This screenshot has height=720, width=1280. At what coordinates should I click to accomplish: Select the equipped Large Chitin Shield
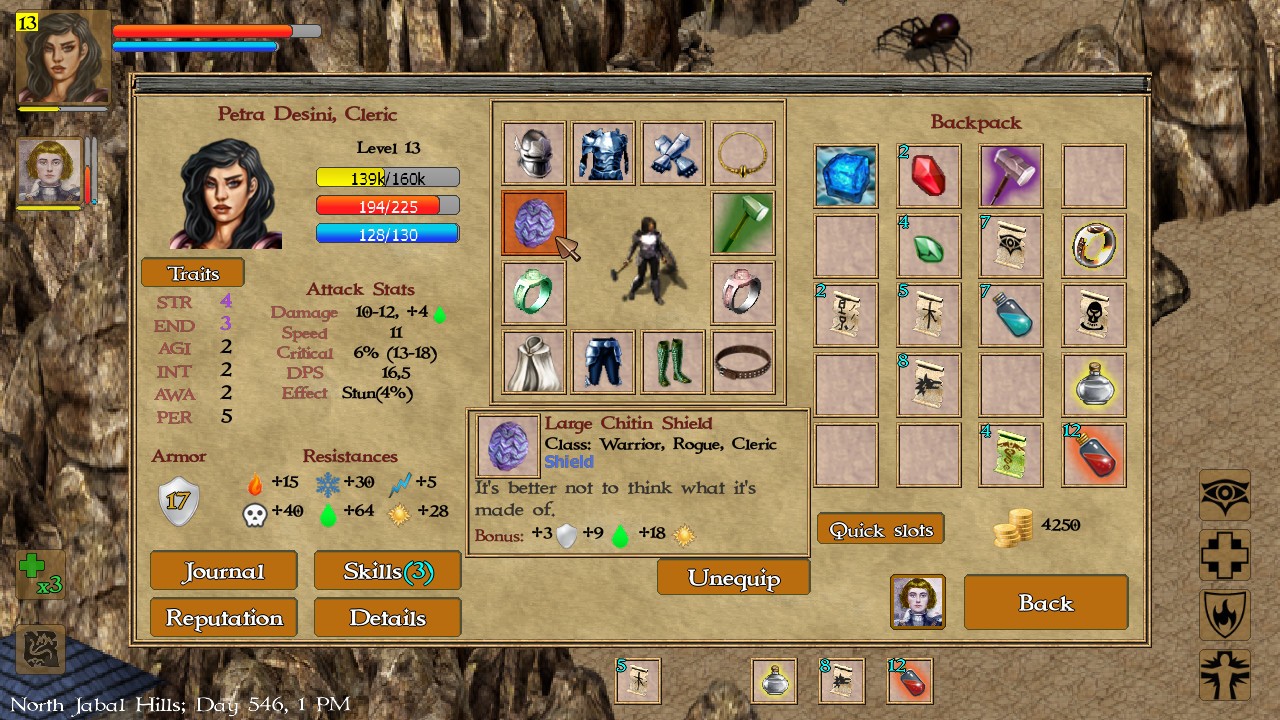point(533,223)
